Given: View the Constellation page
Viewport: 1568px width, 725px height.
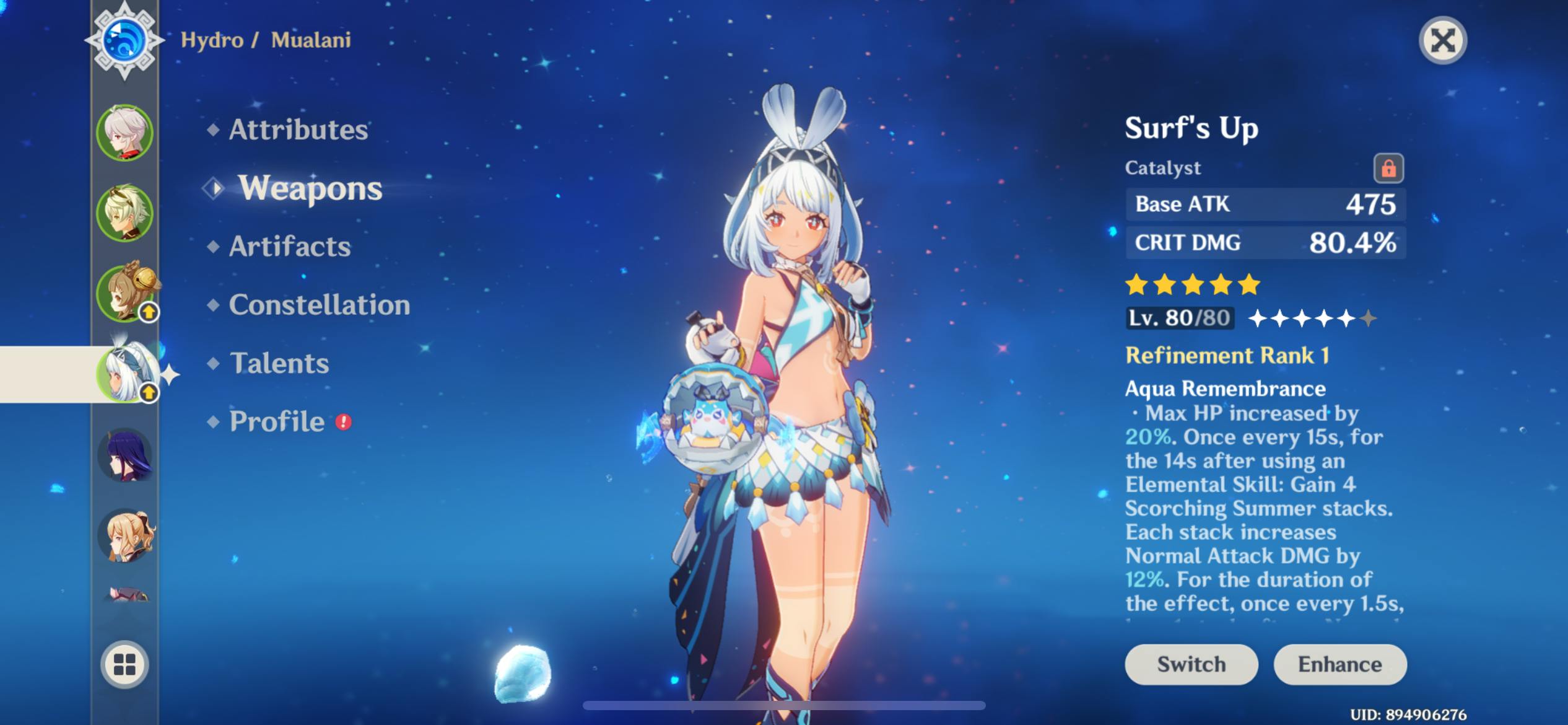Looking at the screenshot, I should [x=319, y=305].
